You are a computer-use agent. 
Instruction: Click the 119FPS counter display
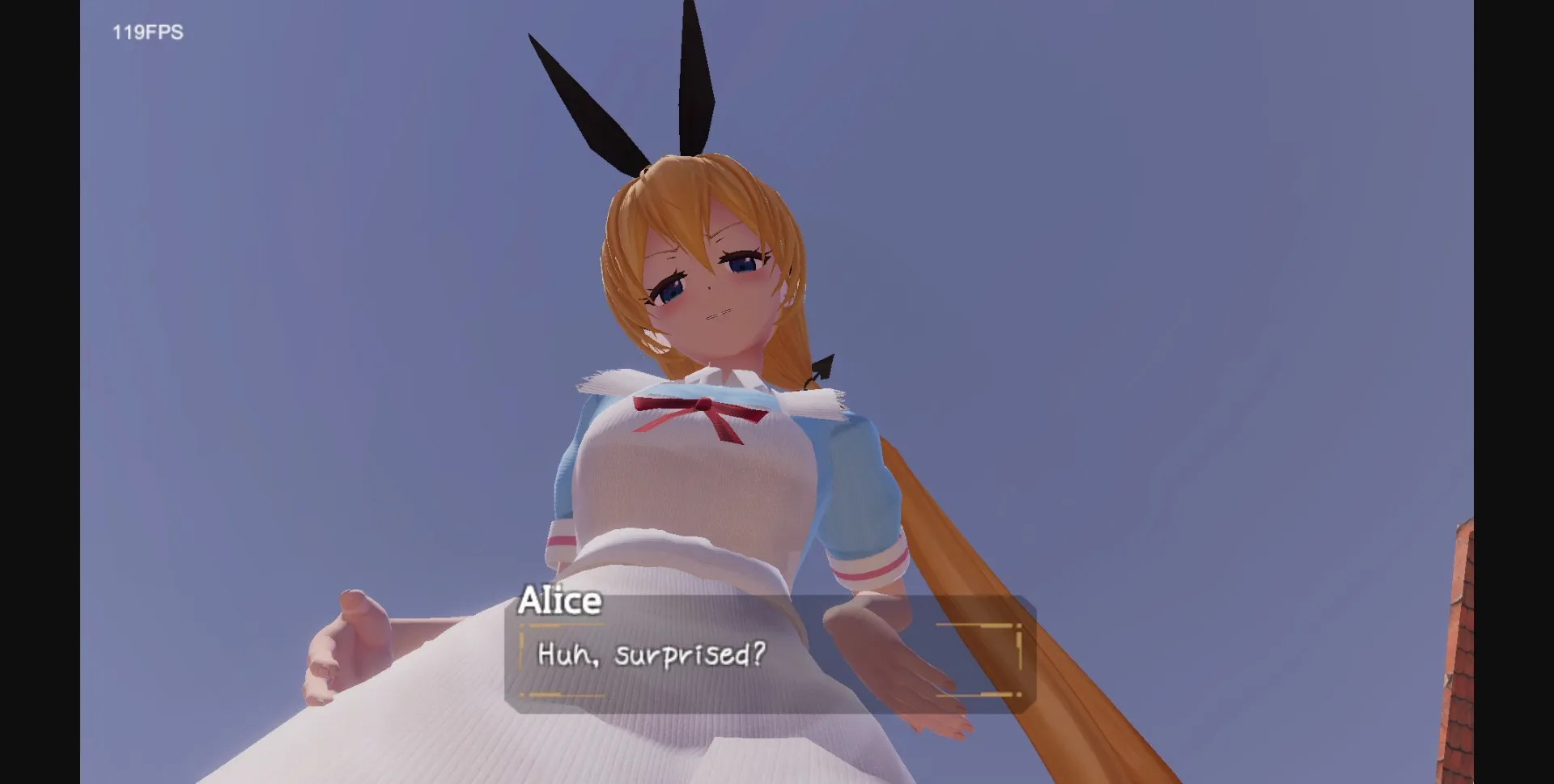tap(146, 33)
